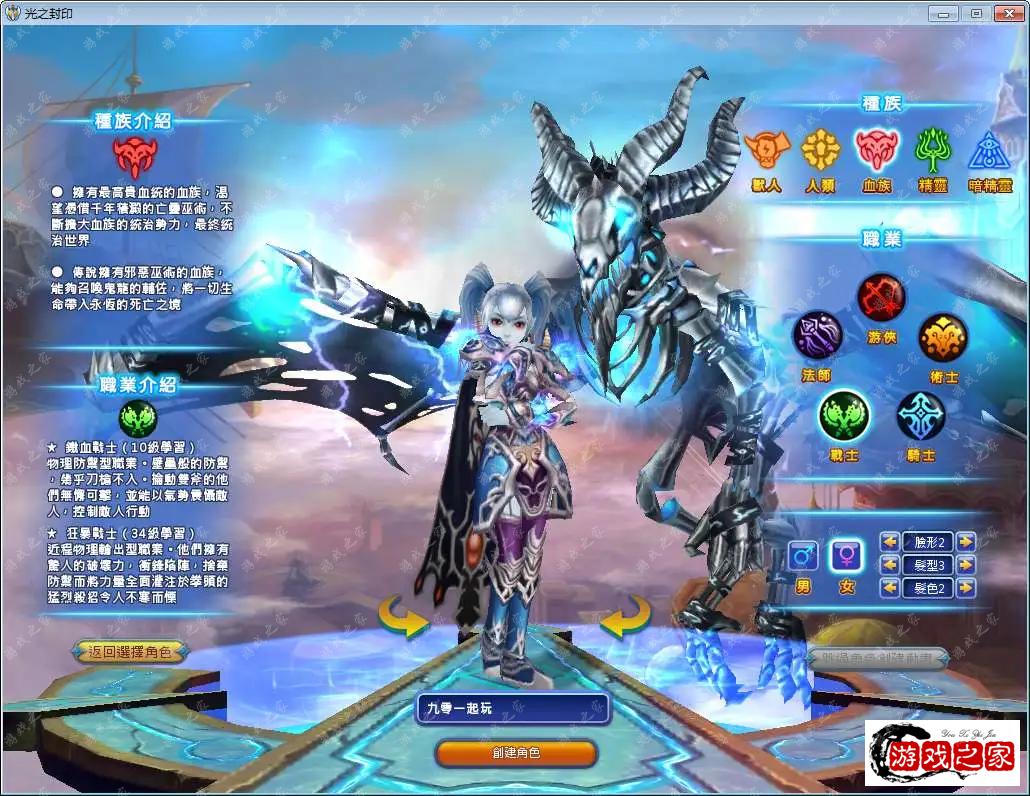Select the 獸人 (Orc) race icon
Image resolution: width=1030 pixels, height=796 pixels.
coord(764,150)
